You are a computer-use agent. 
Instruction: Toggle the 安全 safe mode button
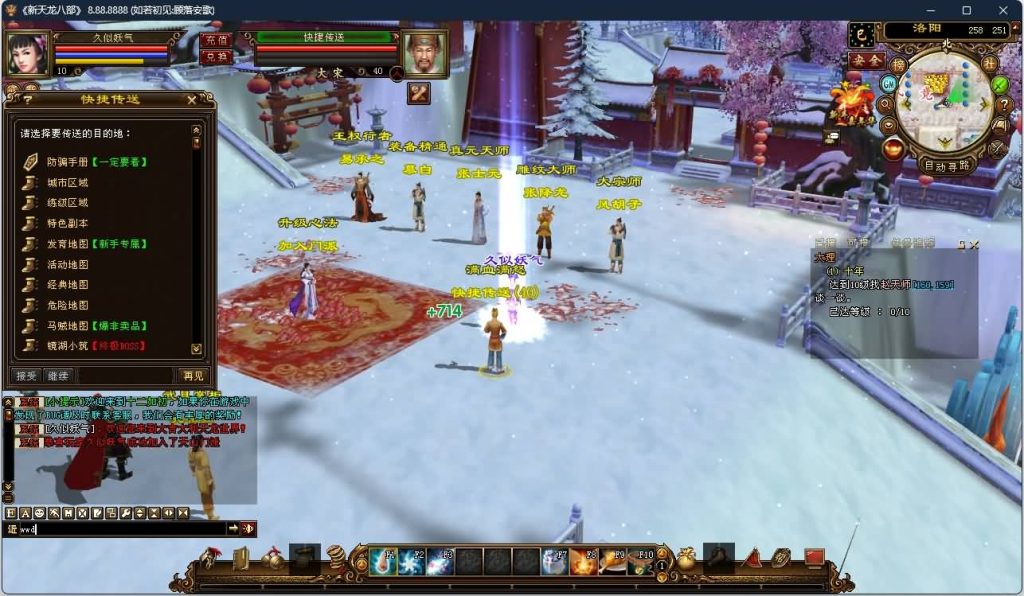tap(865, 60)
